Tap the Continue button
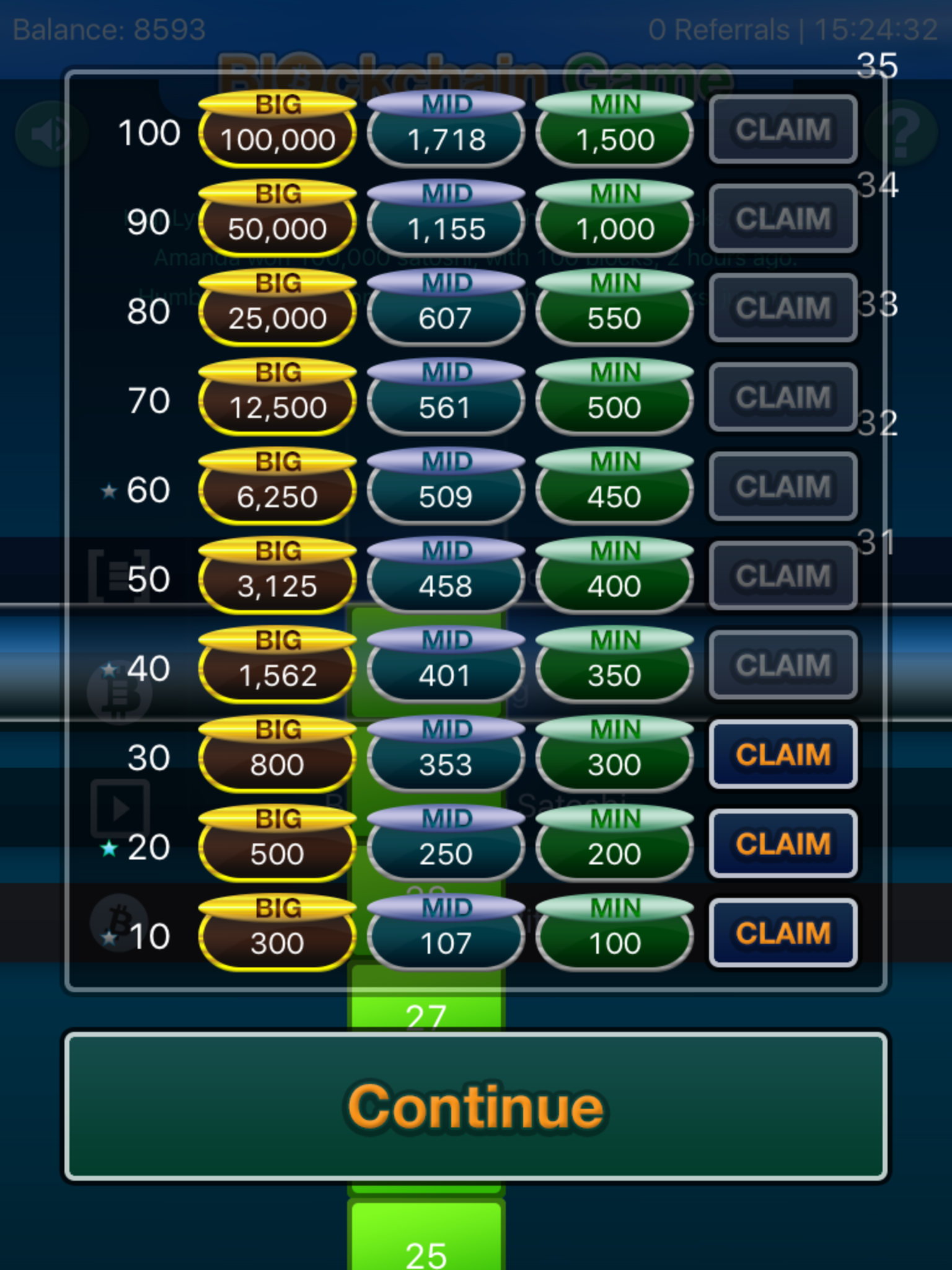 pos(476,1107)
